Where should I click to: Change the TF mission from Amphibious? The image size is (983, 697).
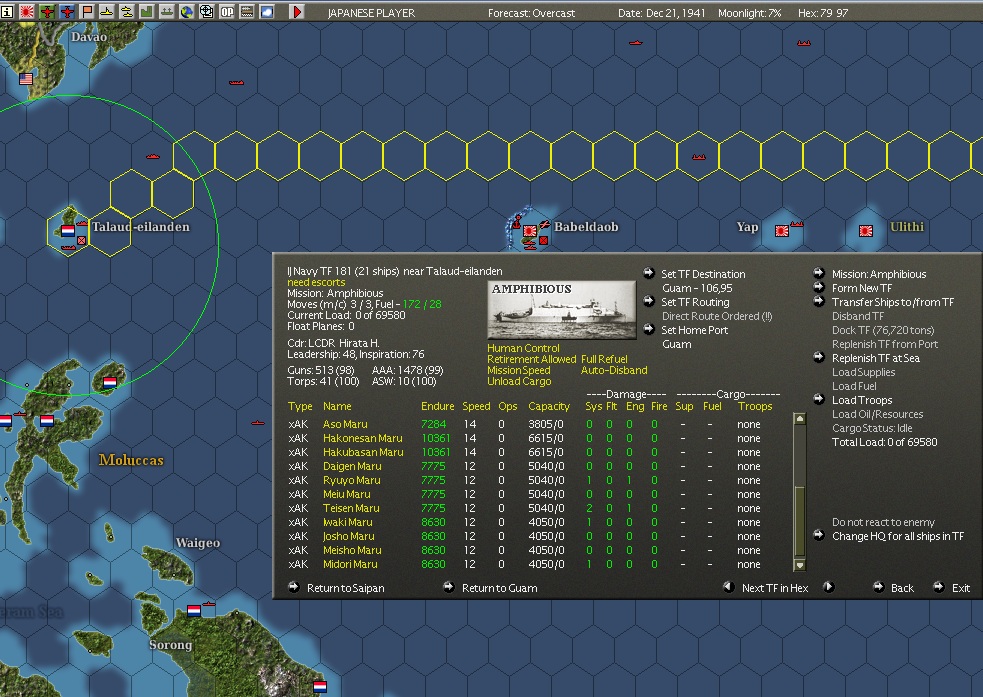tap(878, 274)
